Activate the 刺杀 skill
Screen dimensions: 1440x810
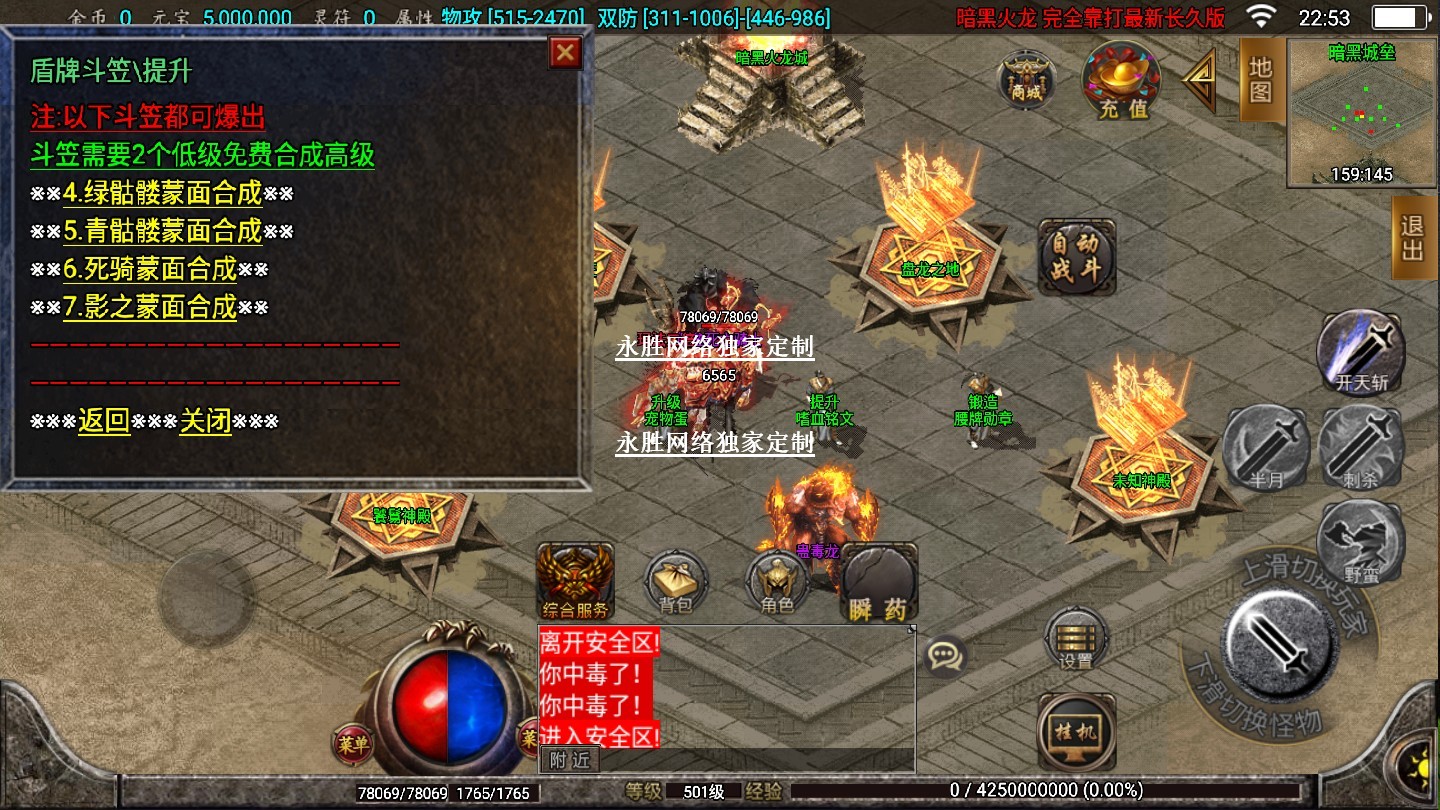tap(1360, 448)
